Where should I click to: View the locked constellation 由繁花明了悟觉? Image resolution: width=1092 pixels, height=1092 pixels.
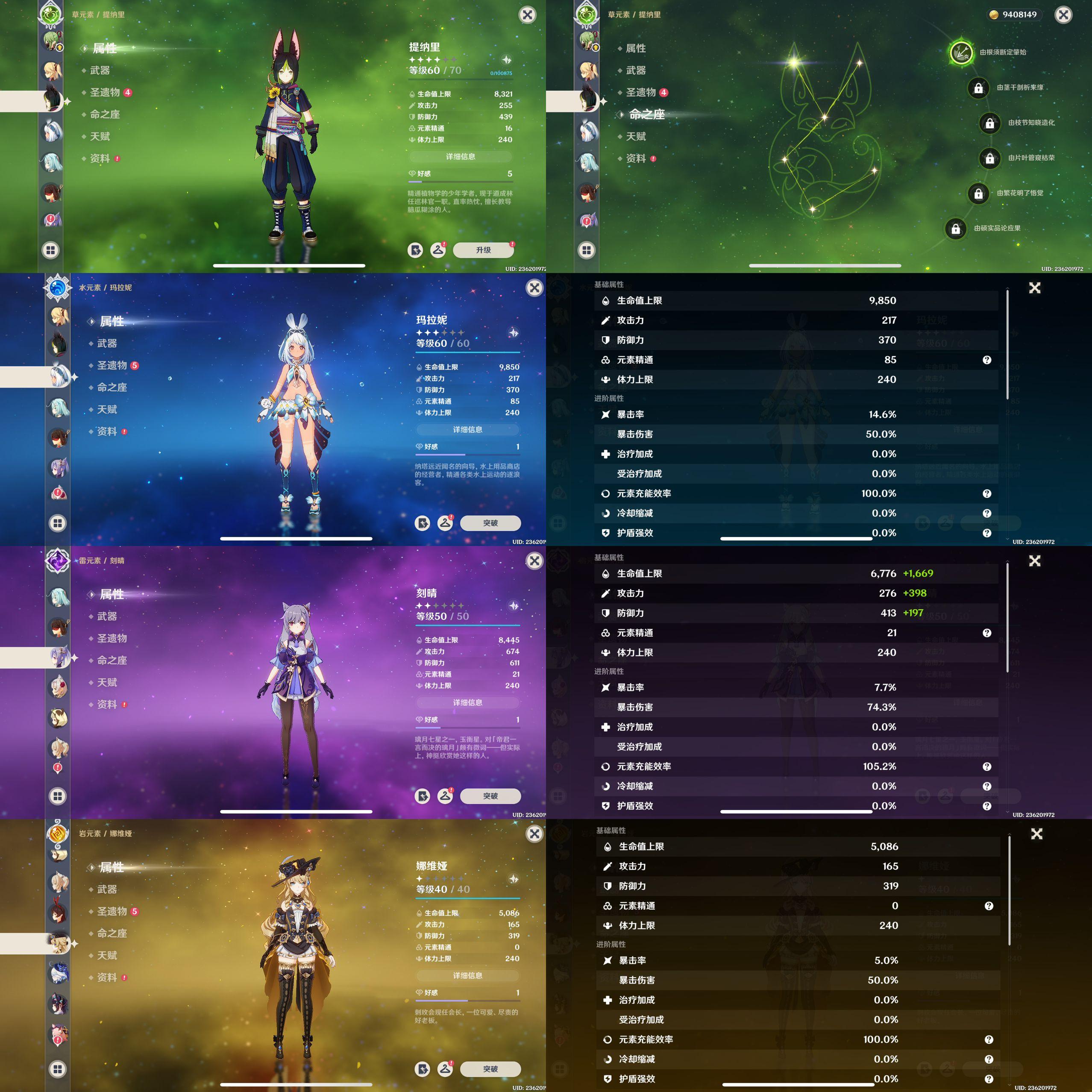(978, 193)
